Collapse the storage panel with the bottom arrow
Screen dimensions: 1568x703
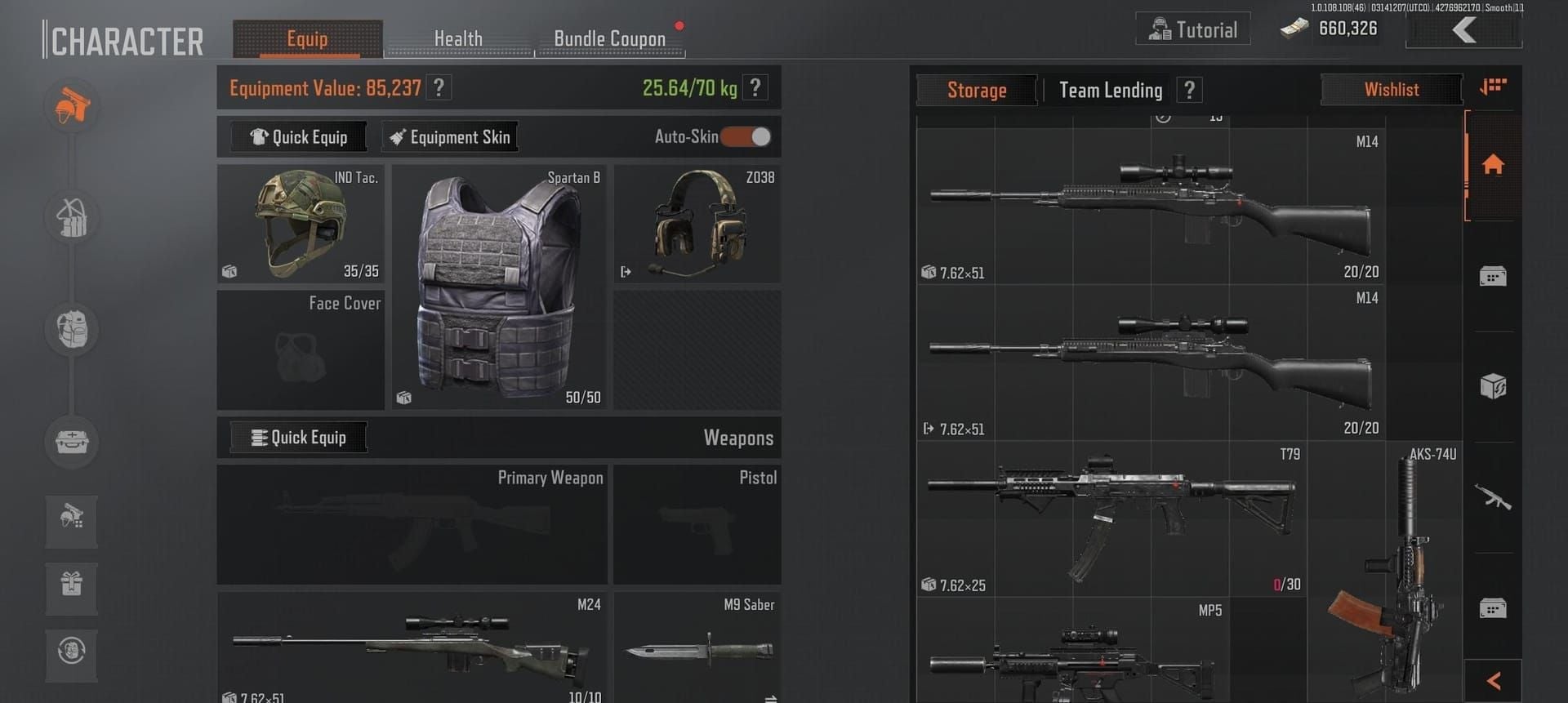coord(1493,679)
